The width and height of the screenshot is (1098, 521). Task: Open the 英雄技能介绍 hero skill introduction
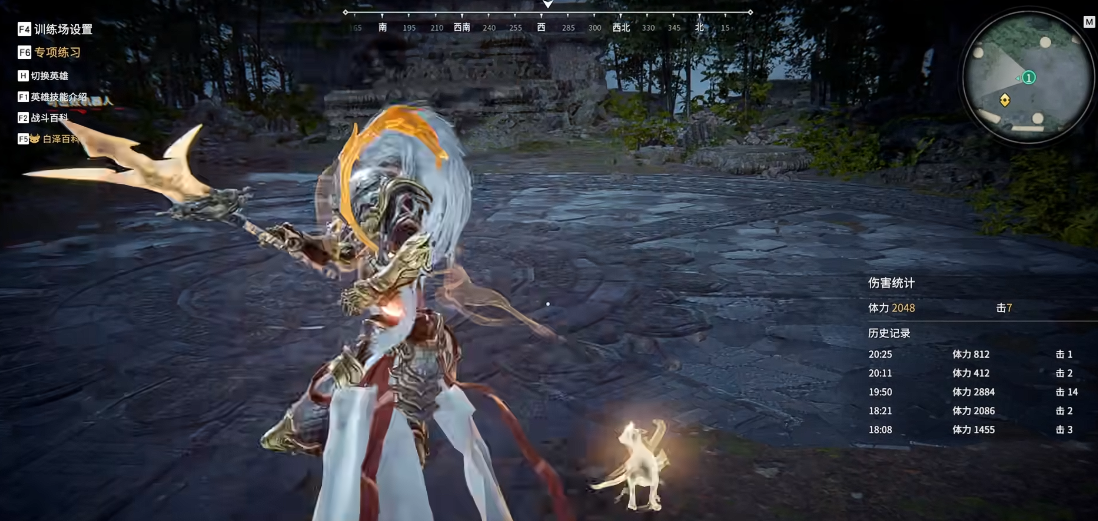pyautogui.click(x=58, y=97)
